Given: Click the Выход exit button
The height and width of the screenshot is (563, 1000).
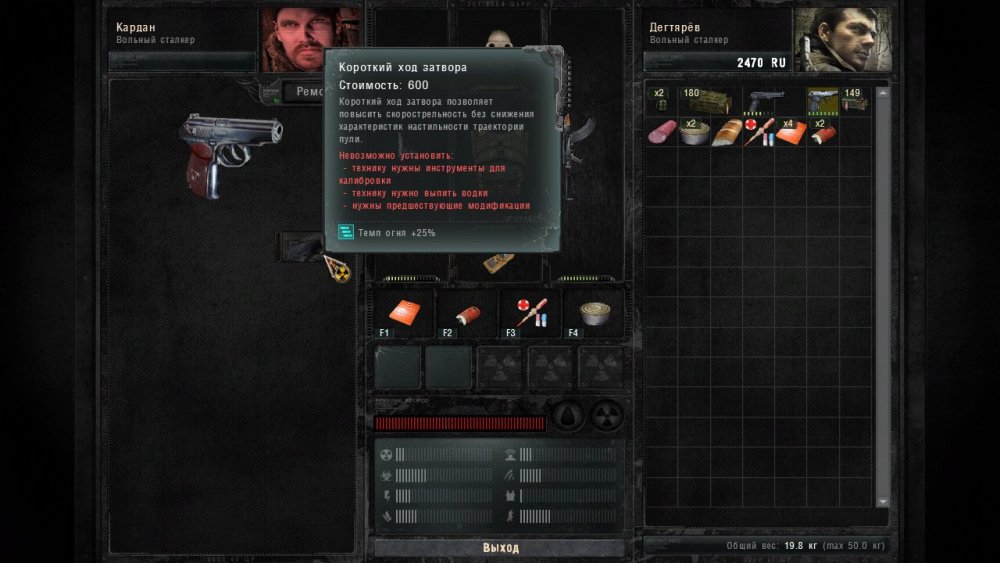Looking at the screenshot, I should click(x=499, y=547).
